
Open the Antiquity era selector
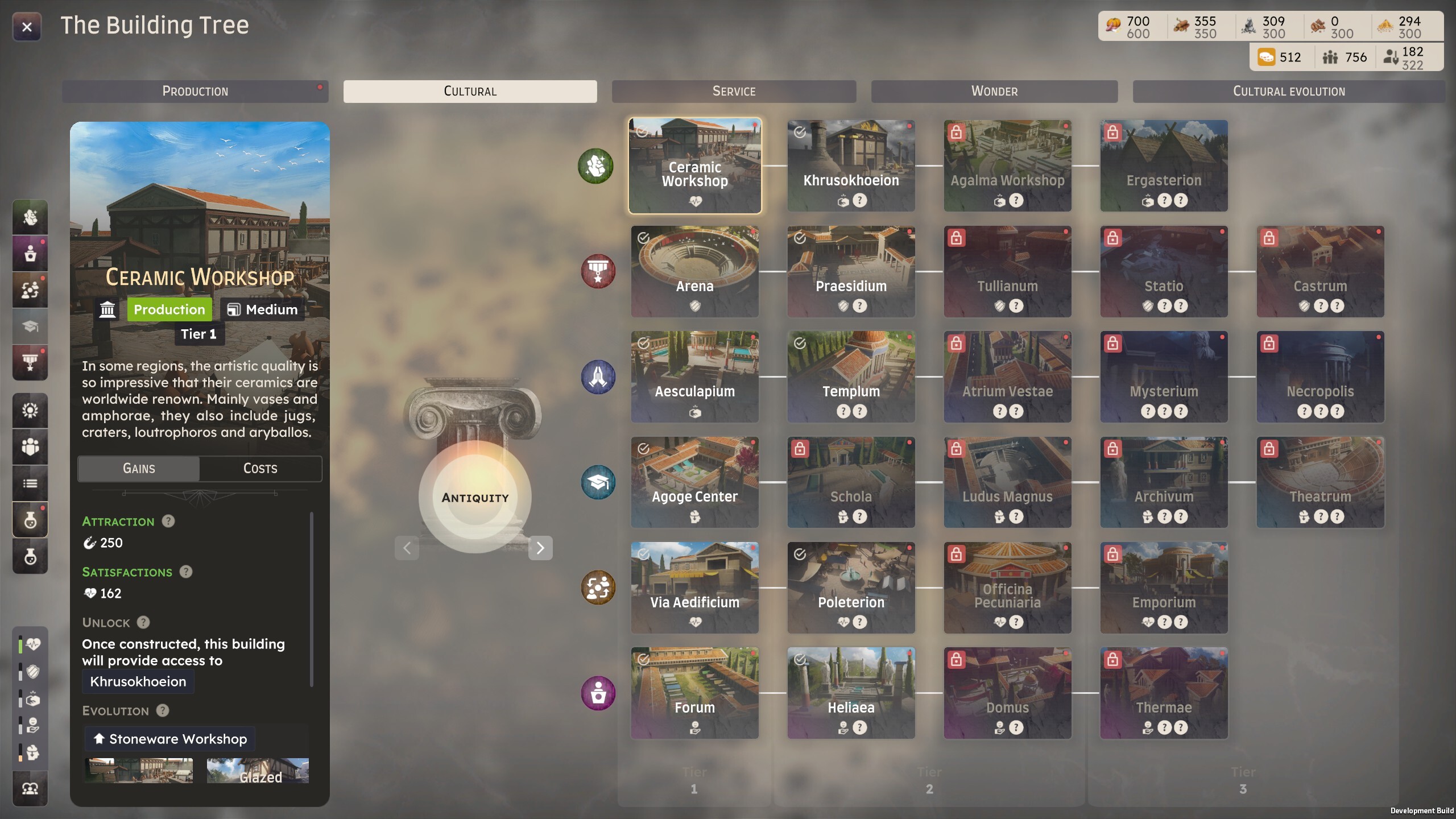pyautogui.click(x=475, y=497)
